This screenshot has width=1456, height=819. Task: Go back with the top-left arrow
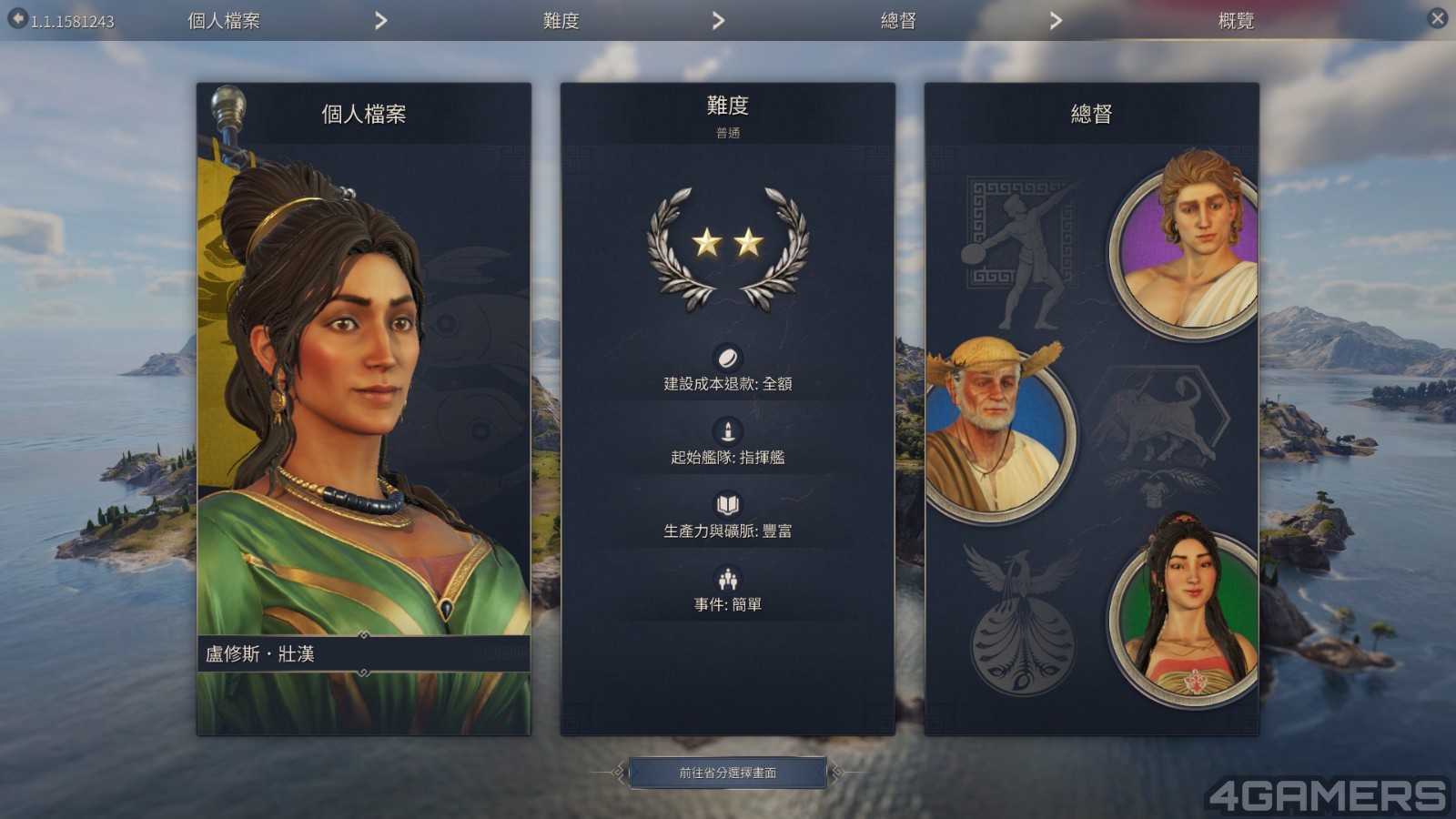point(17,19)
